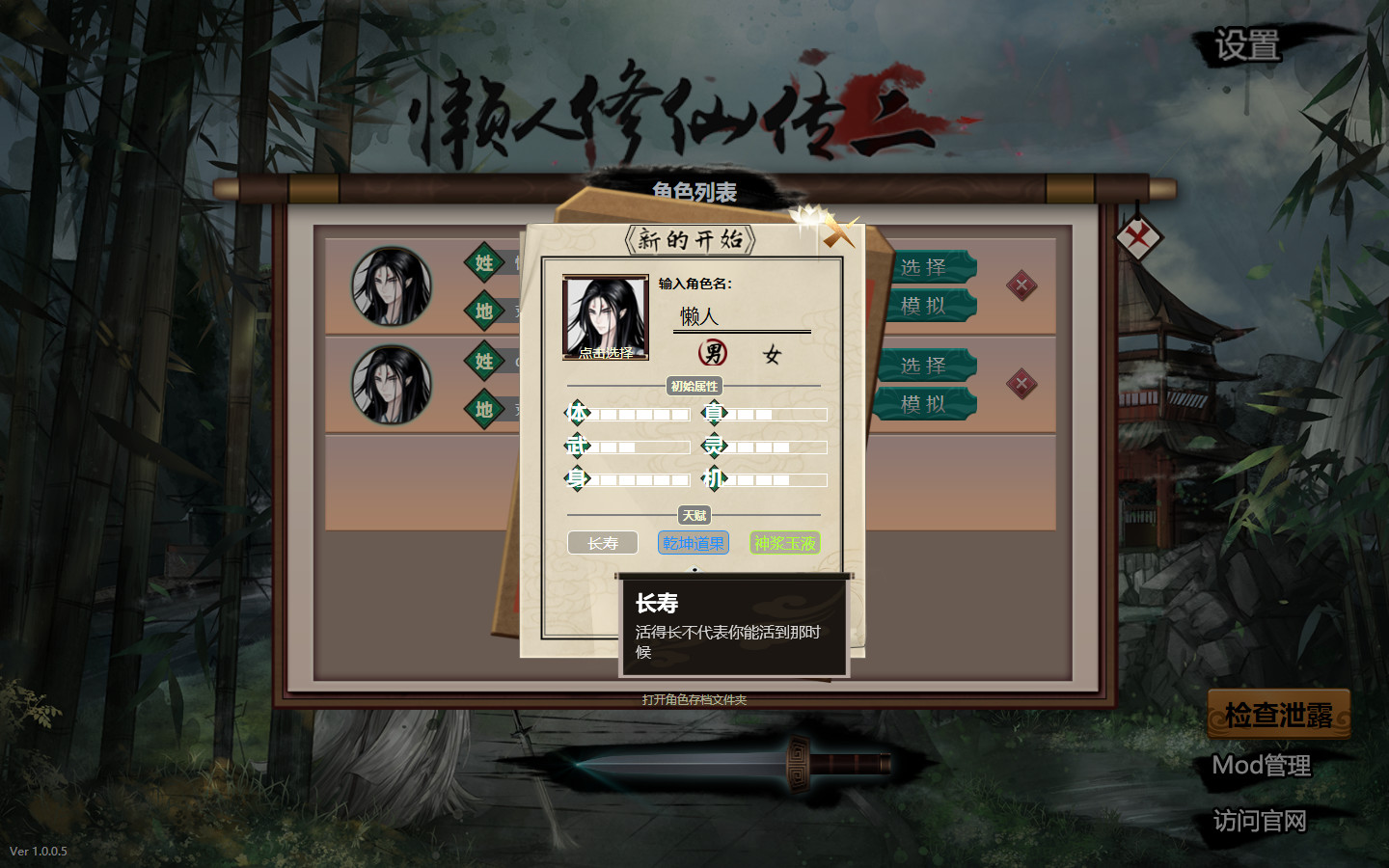Toggle the 乾坤道果 talent
Viewport: 1389px width, 868px height.
[694, 542]
